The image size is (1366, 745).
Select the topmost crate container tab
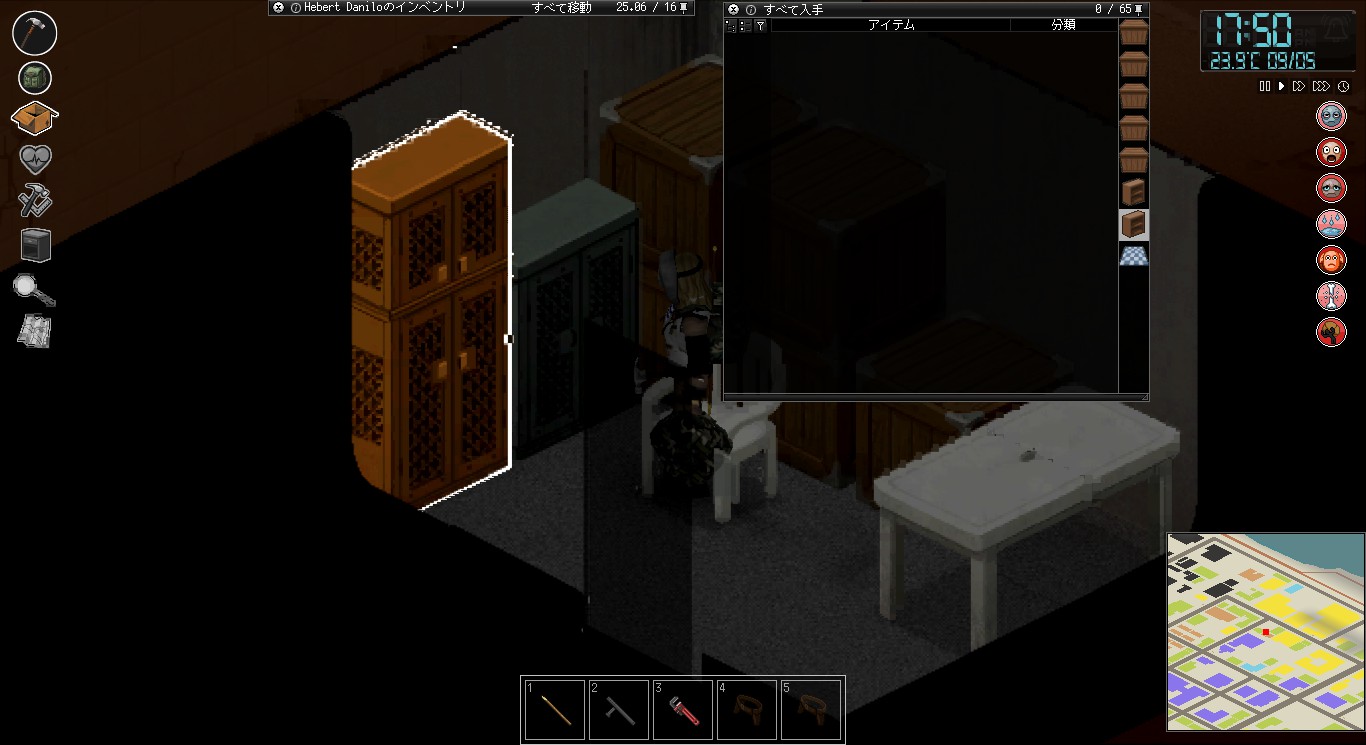[1133, 33]
